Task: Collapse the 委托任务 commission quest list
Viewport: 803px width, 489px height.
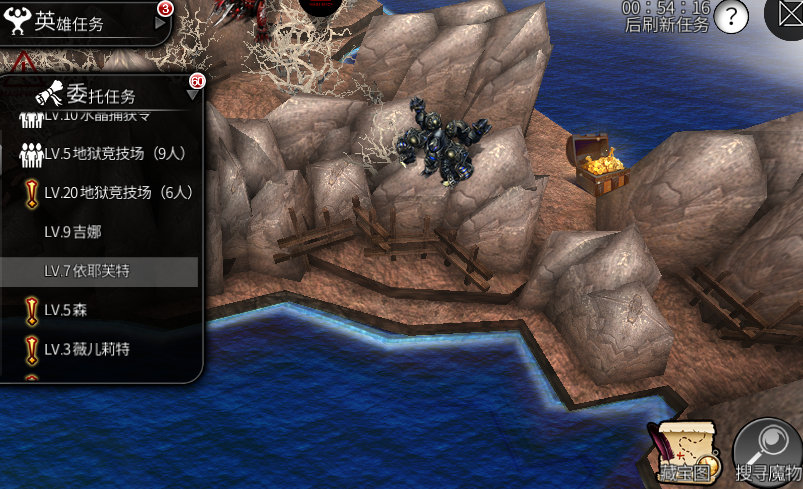Action: click(192, 95)
